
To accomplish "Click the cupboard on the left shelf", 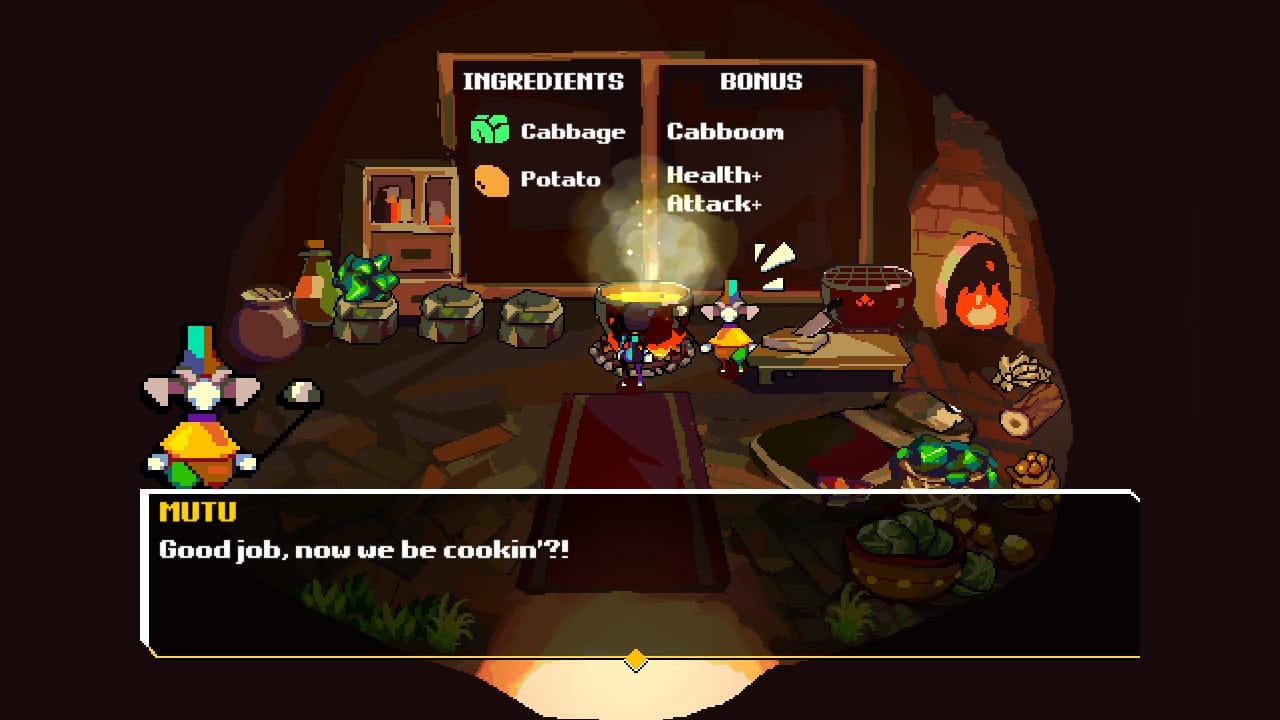I will pyautogui.click(x=410, y=210).
